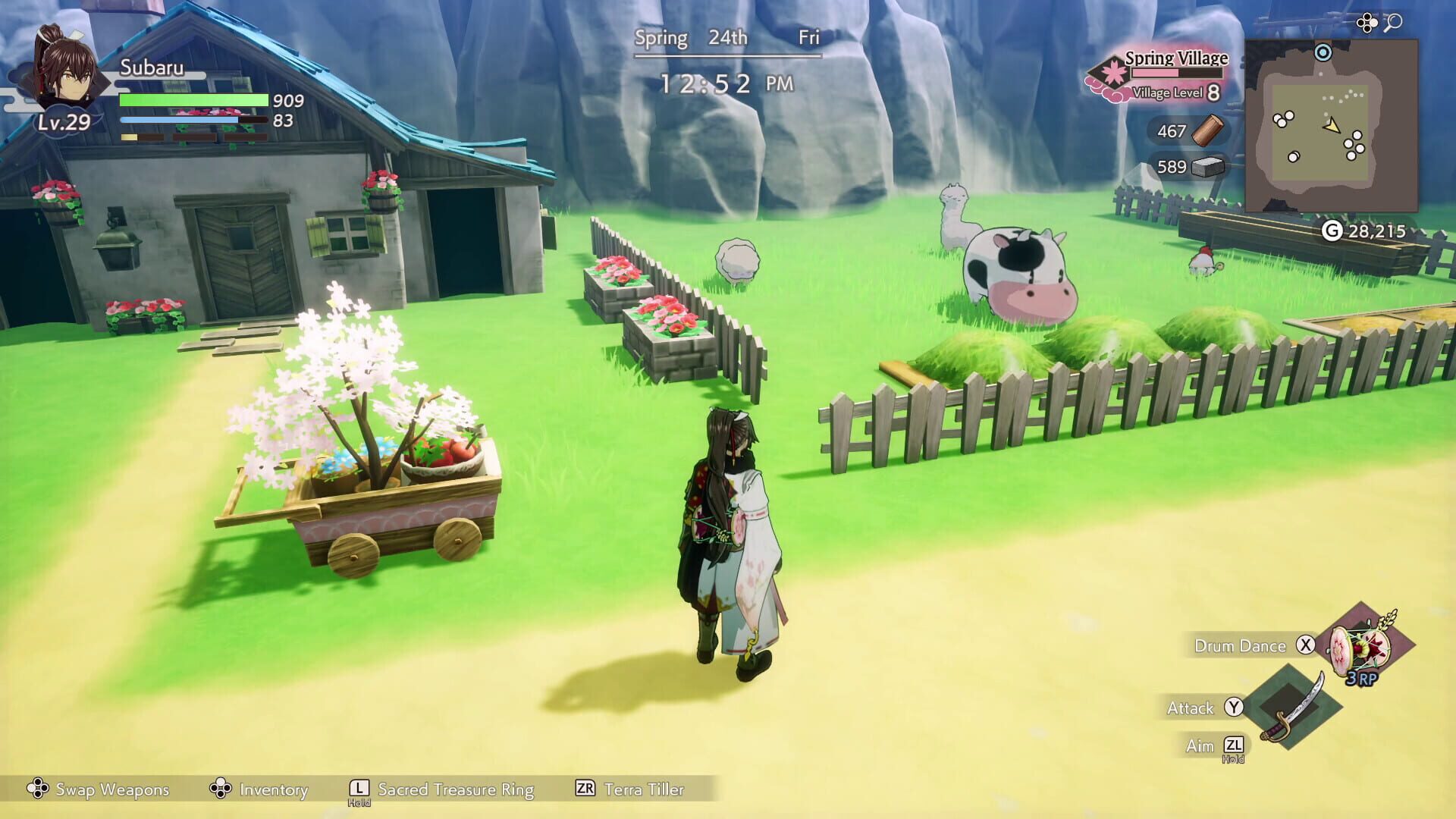Open the Swap Weapons menu
Screen dimensions: 1456x819
102,789
